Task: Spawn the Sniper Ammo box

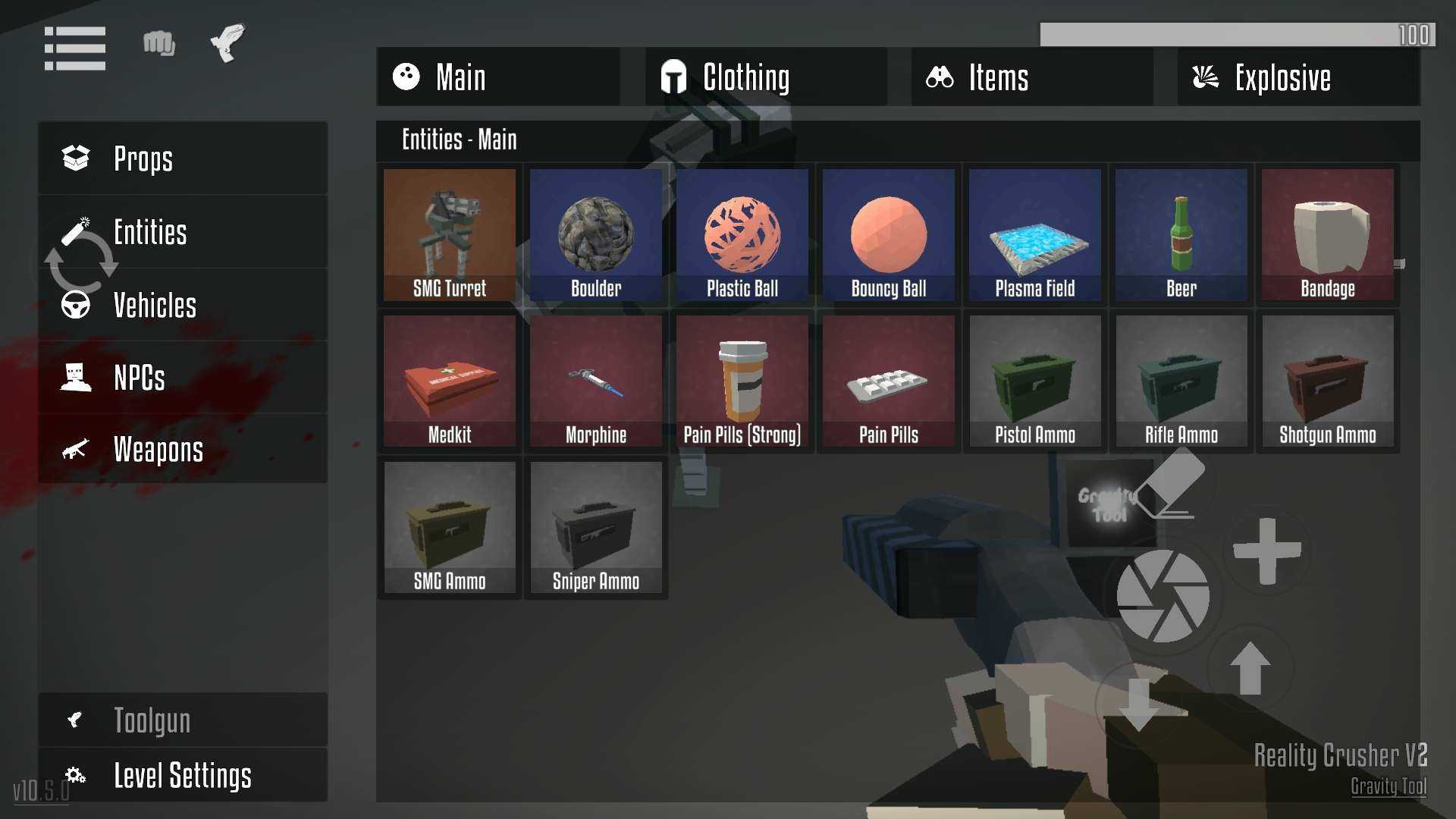Action: pyautogui.click(x=596, y=527)
